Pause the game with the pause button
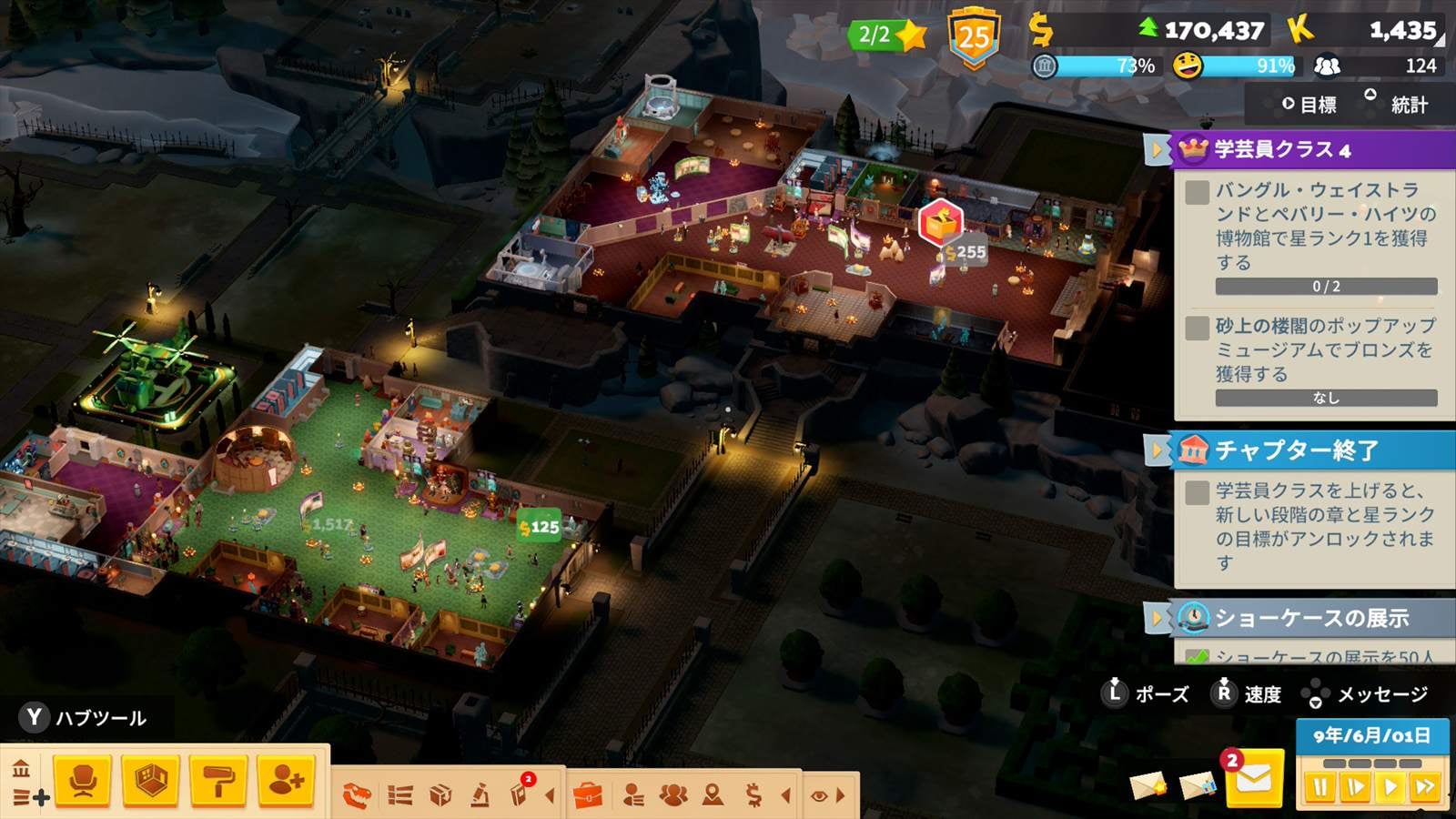Viewport: 1456px width, 819px height. [1319, 787]
